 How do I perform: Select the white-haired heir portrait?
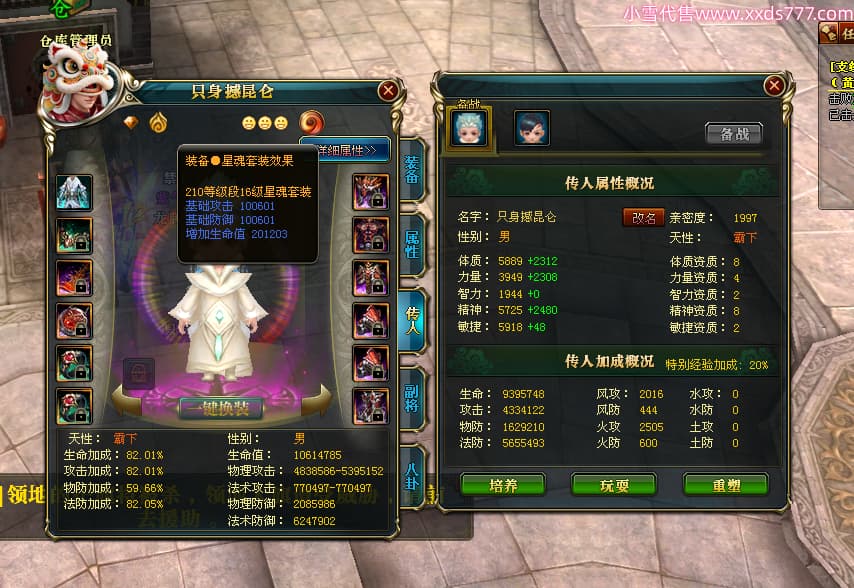pos(469,128)
